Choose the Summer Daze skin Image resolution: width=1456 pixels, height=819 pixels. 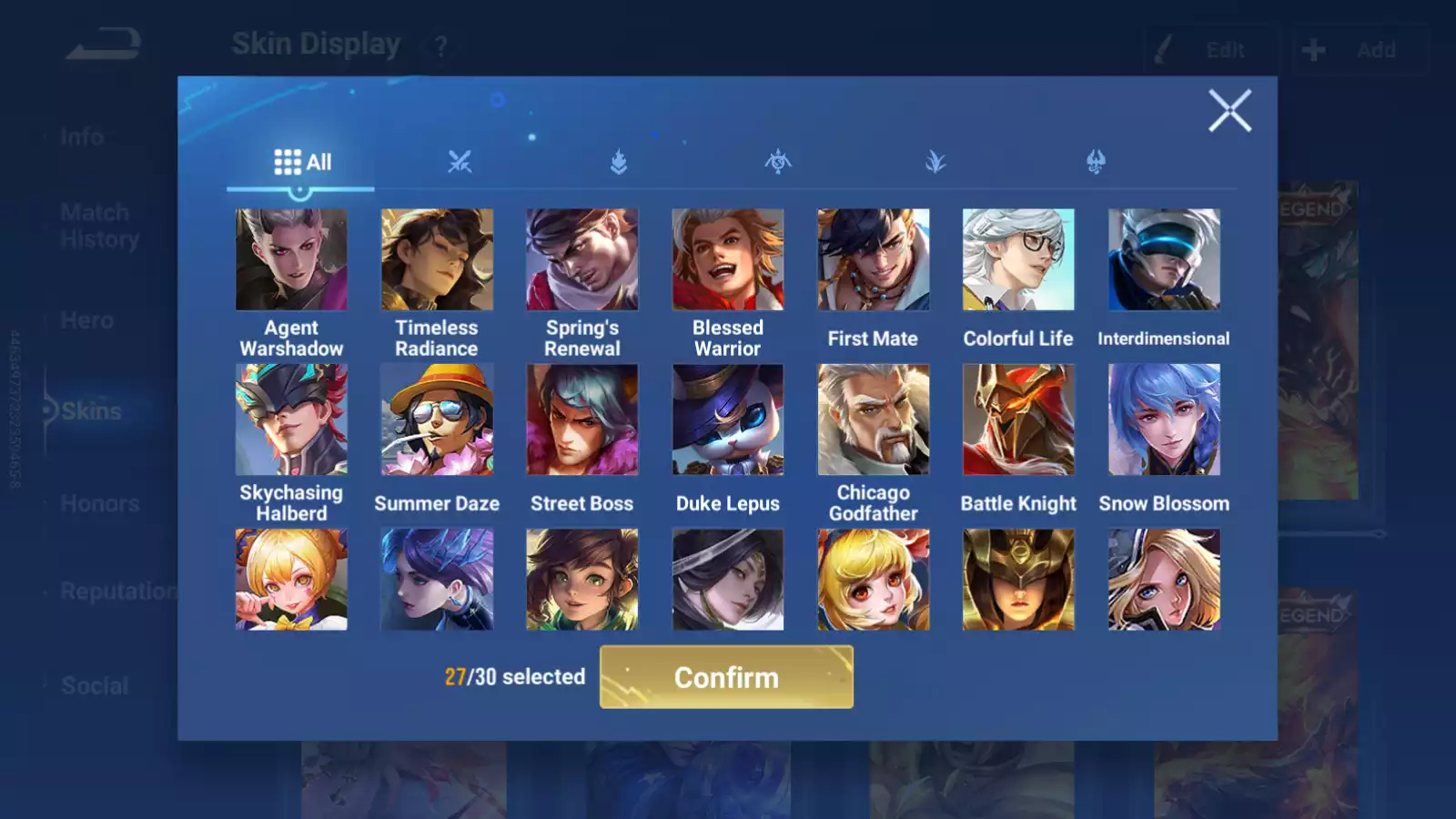pyautogui.click(x=437, y=420)
